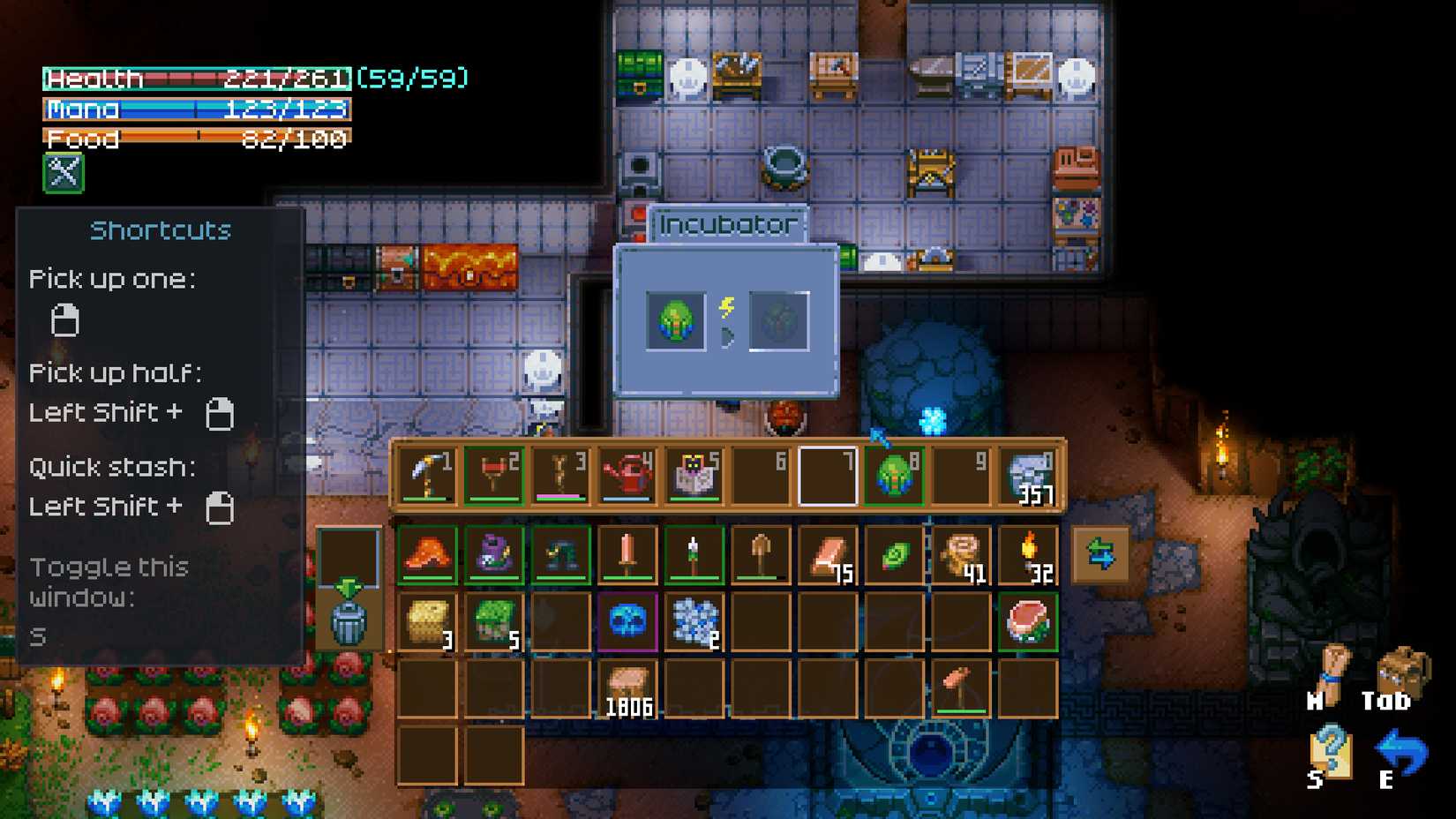Click the egg slot inside the Incubator
Screen dimensions: 1456x819
pos(676,321)
